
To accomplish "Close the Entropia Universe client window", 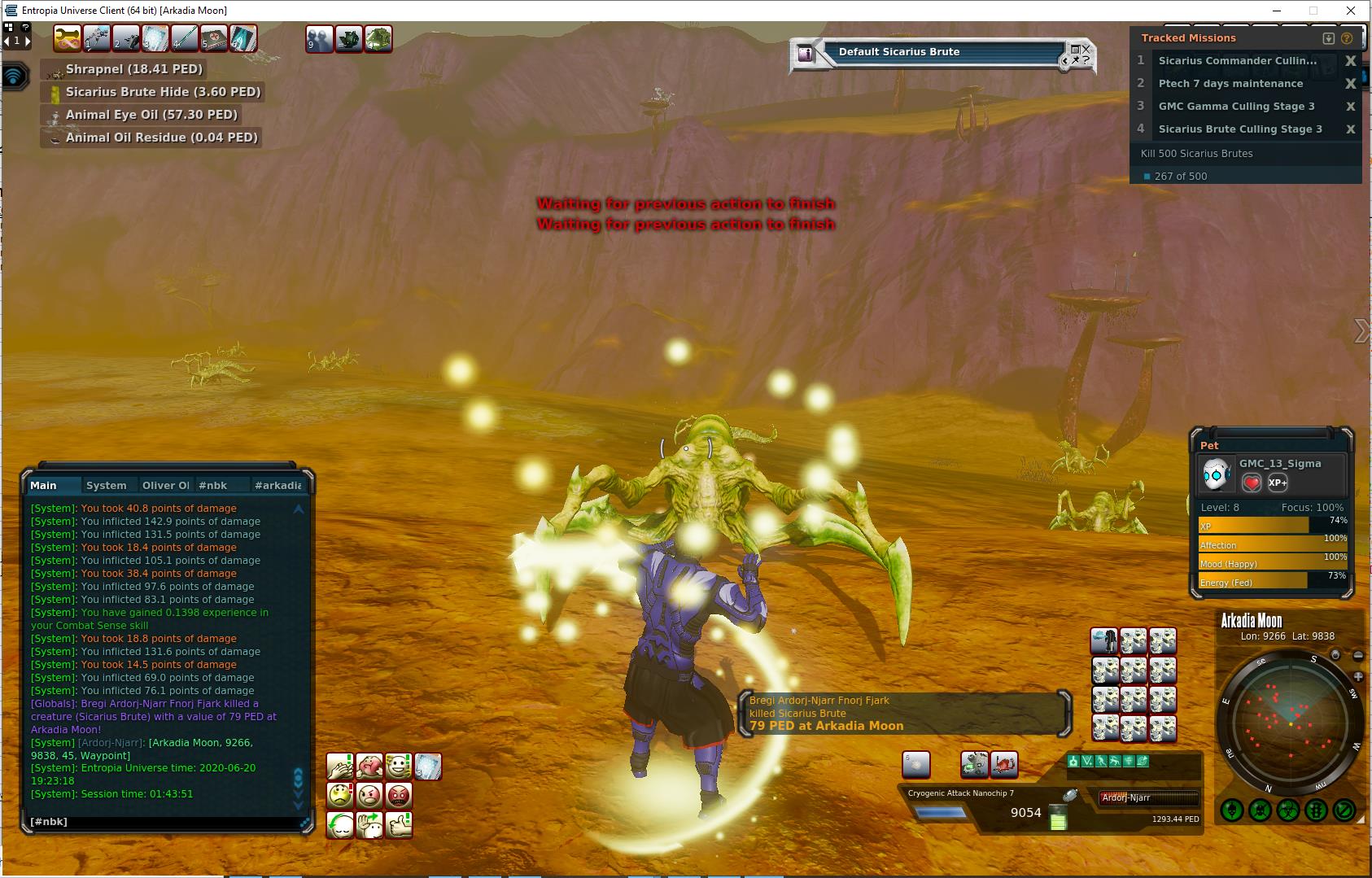I will coord(1352,11).
